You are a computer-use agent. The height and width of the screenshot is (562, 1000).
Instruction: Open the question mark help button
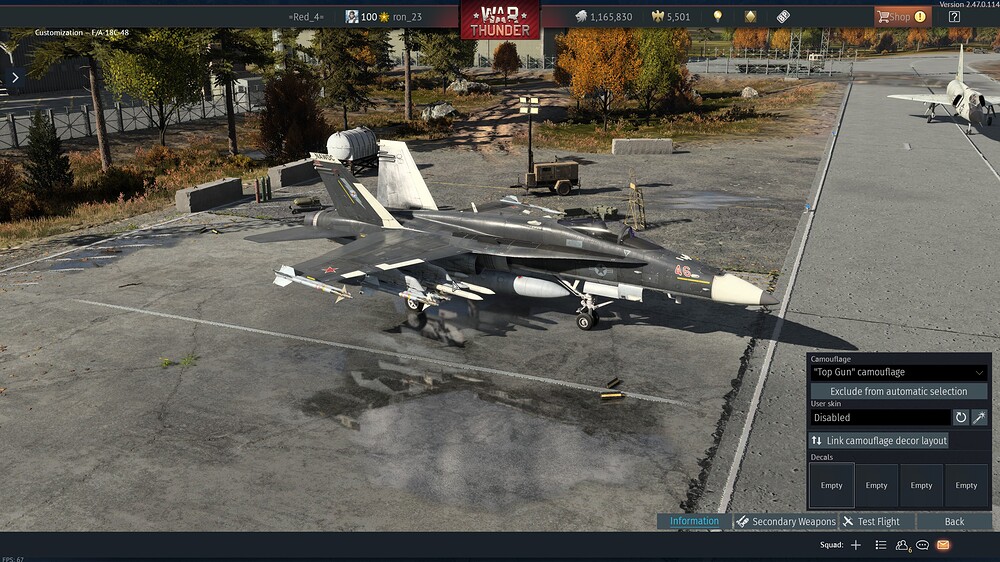[954, 16]
